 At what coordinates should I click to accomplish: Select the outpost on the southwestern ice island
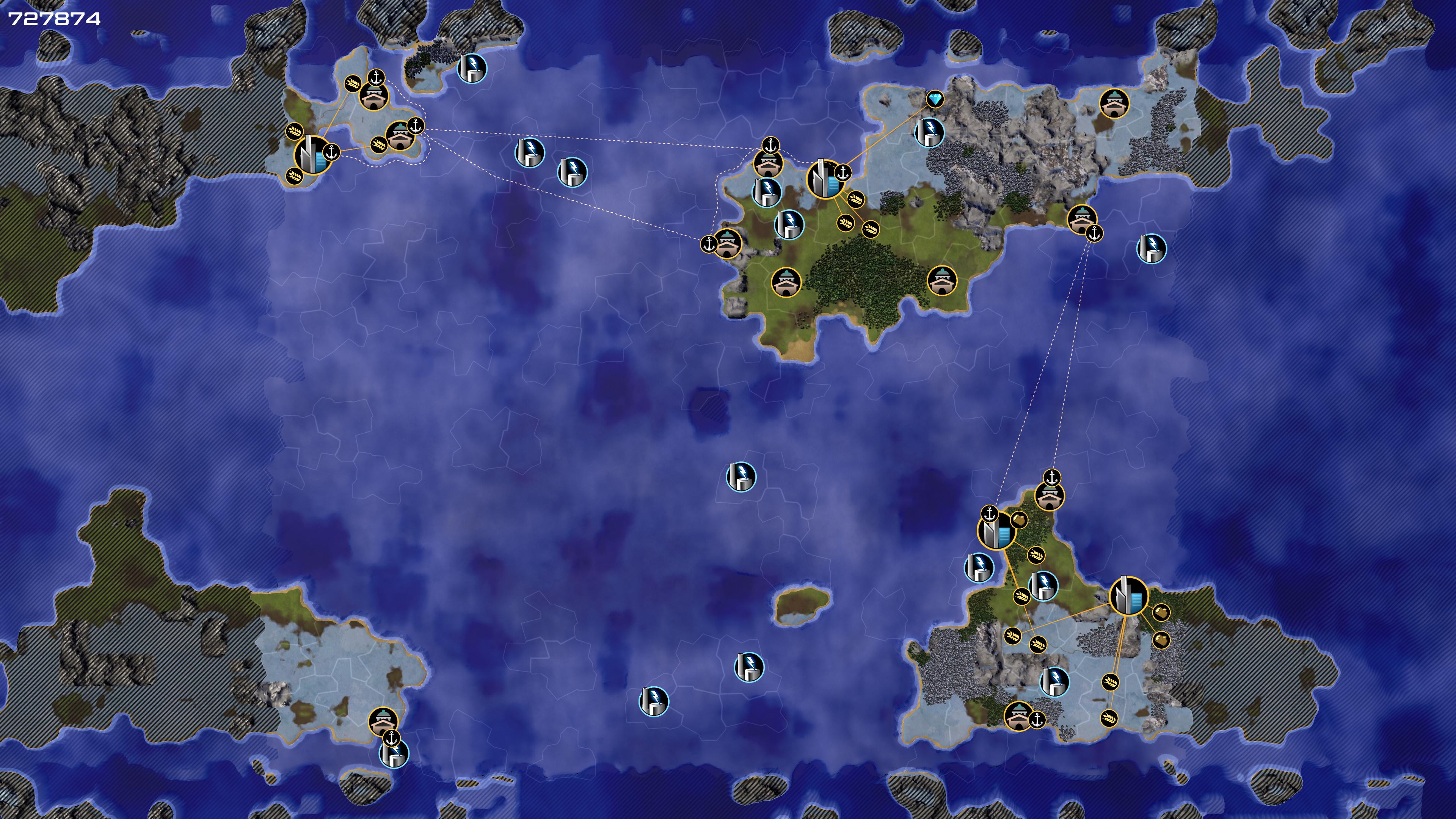point(383,722)
